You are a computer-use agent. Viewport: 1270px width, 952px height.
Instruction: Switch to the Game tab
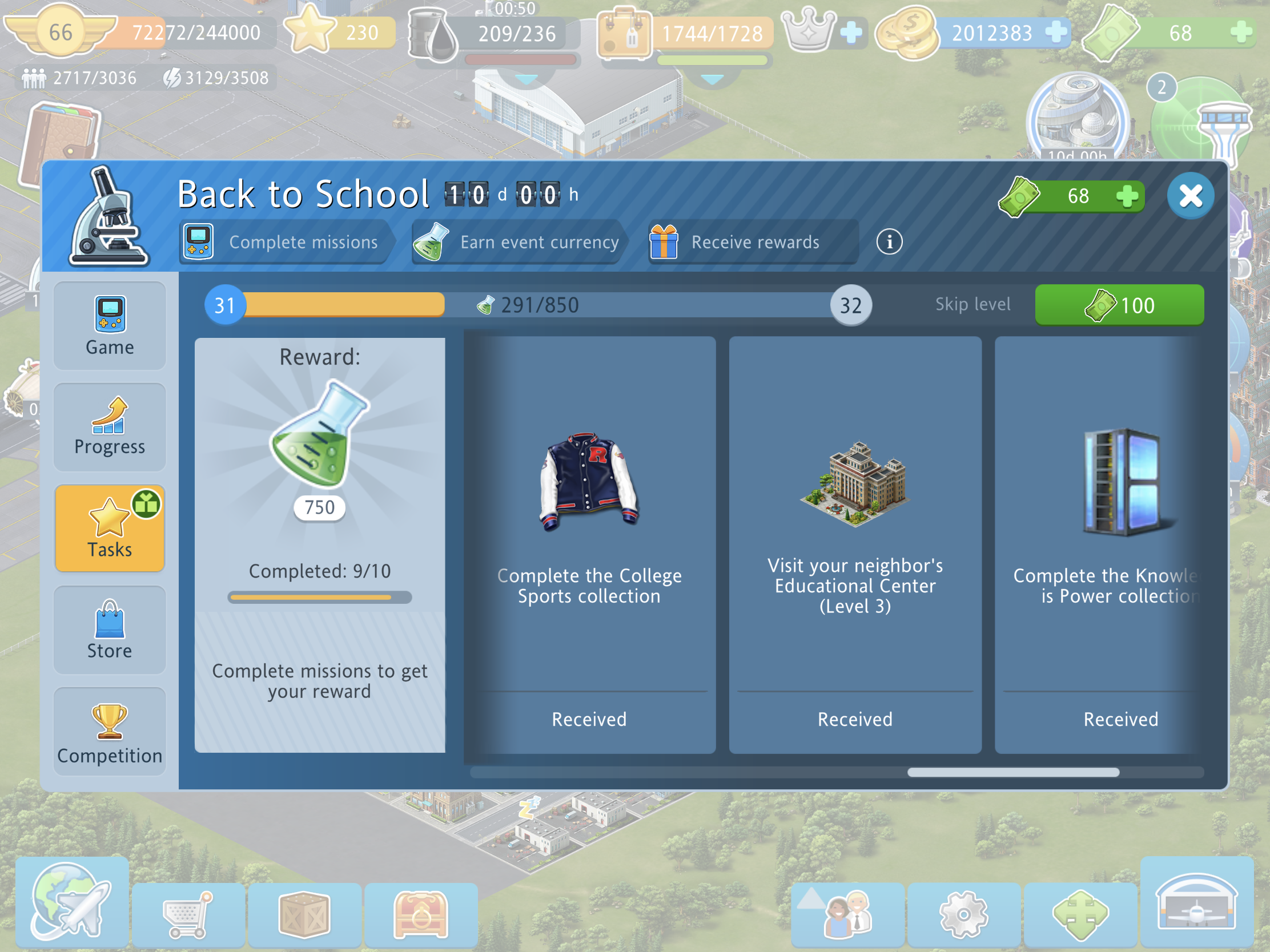pyautogui.click(x=110, y=325)
